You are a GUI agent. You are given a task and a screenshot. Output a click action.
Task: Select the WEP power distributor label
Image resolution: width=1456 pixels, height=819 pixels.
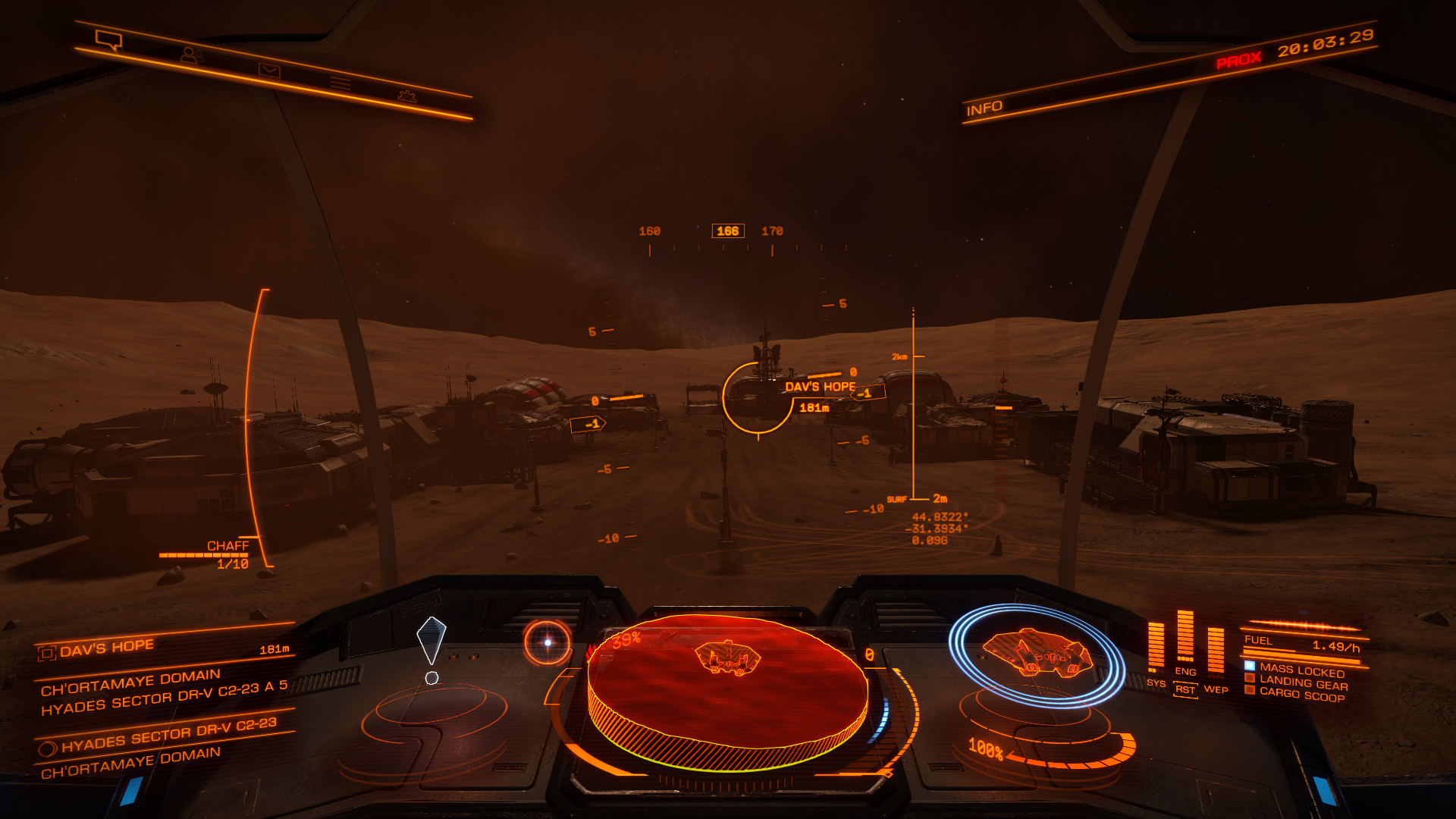point(1216,689)
